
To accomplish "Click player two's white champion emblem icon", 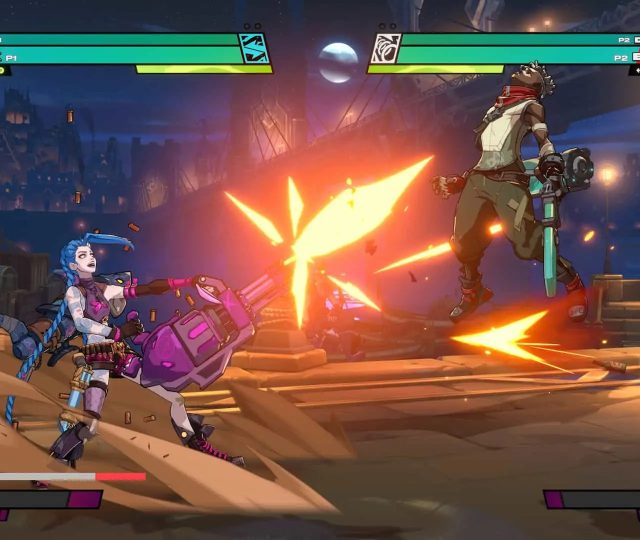I will (x=385, y=48).
